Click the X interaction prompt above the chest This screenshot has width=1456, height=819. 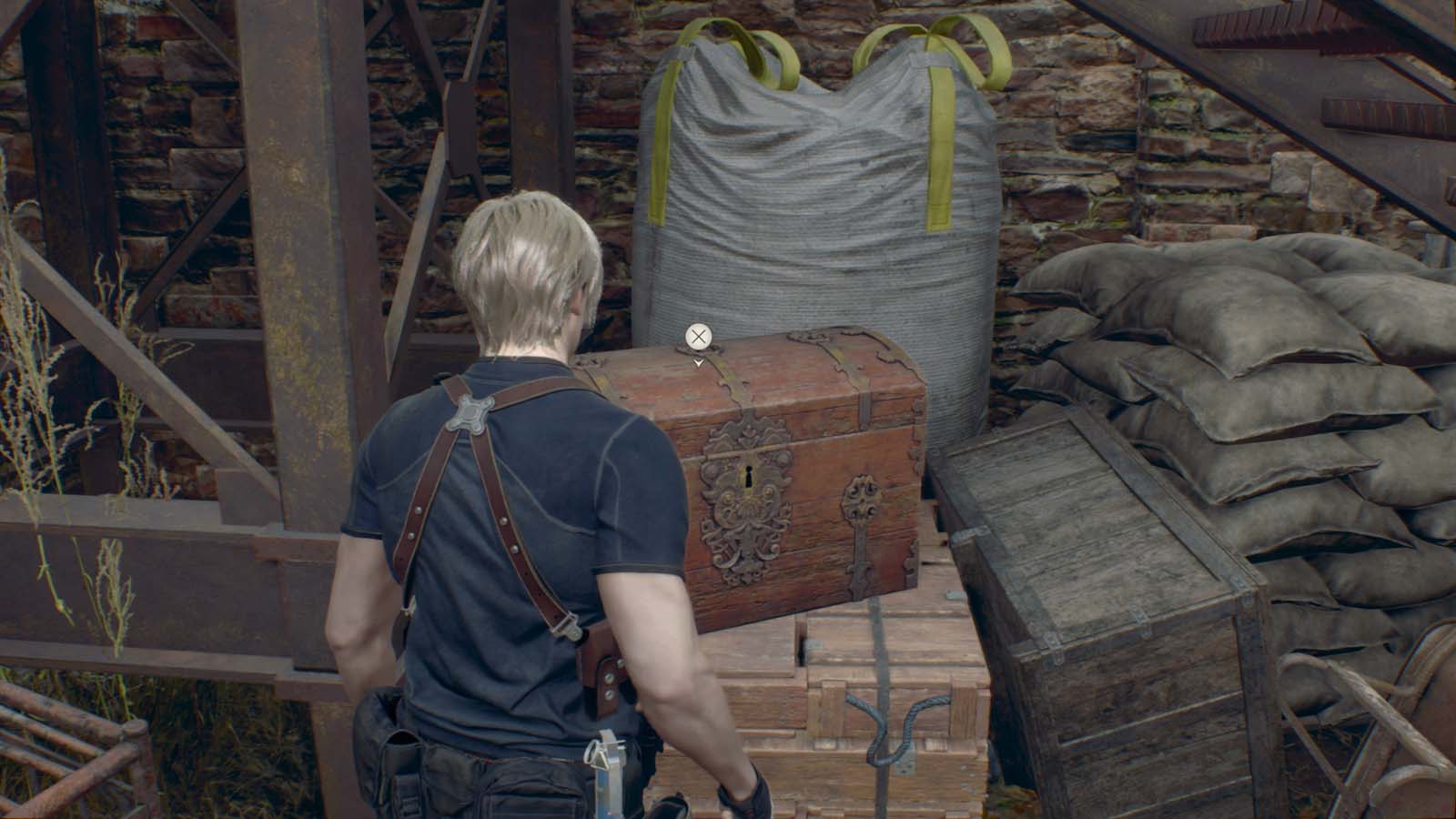pos(697,337)
